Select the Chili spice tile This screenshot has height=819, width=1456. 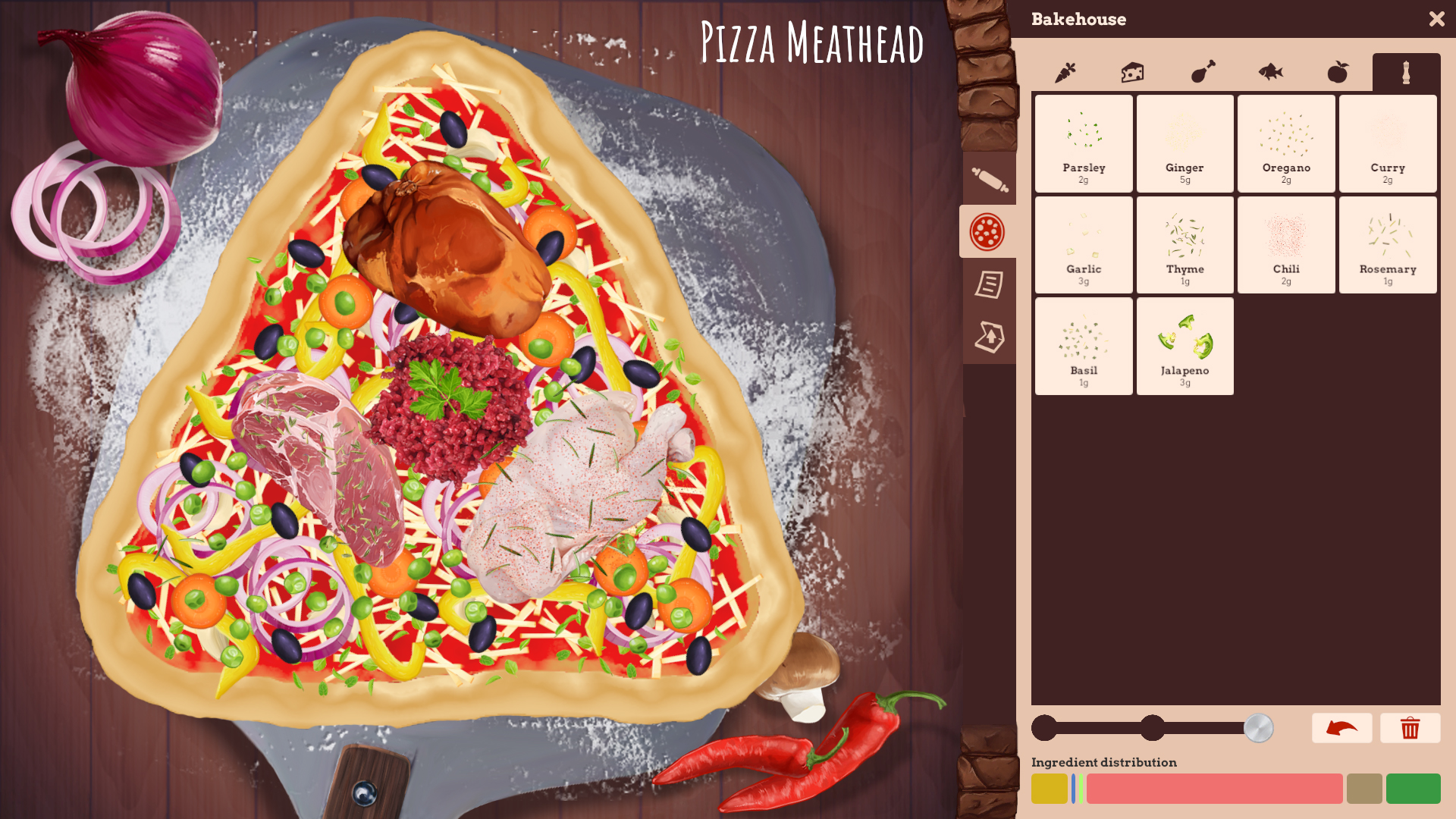(x=1286, y=244)
